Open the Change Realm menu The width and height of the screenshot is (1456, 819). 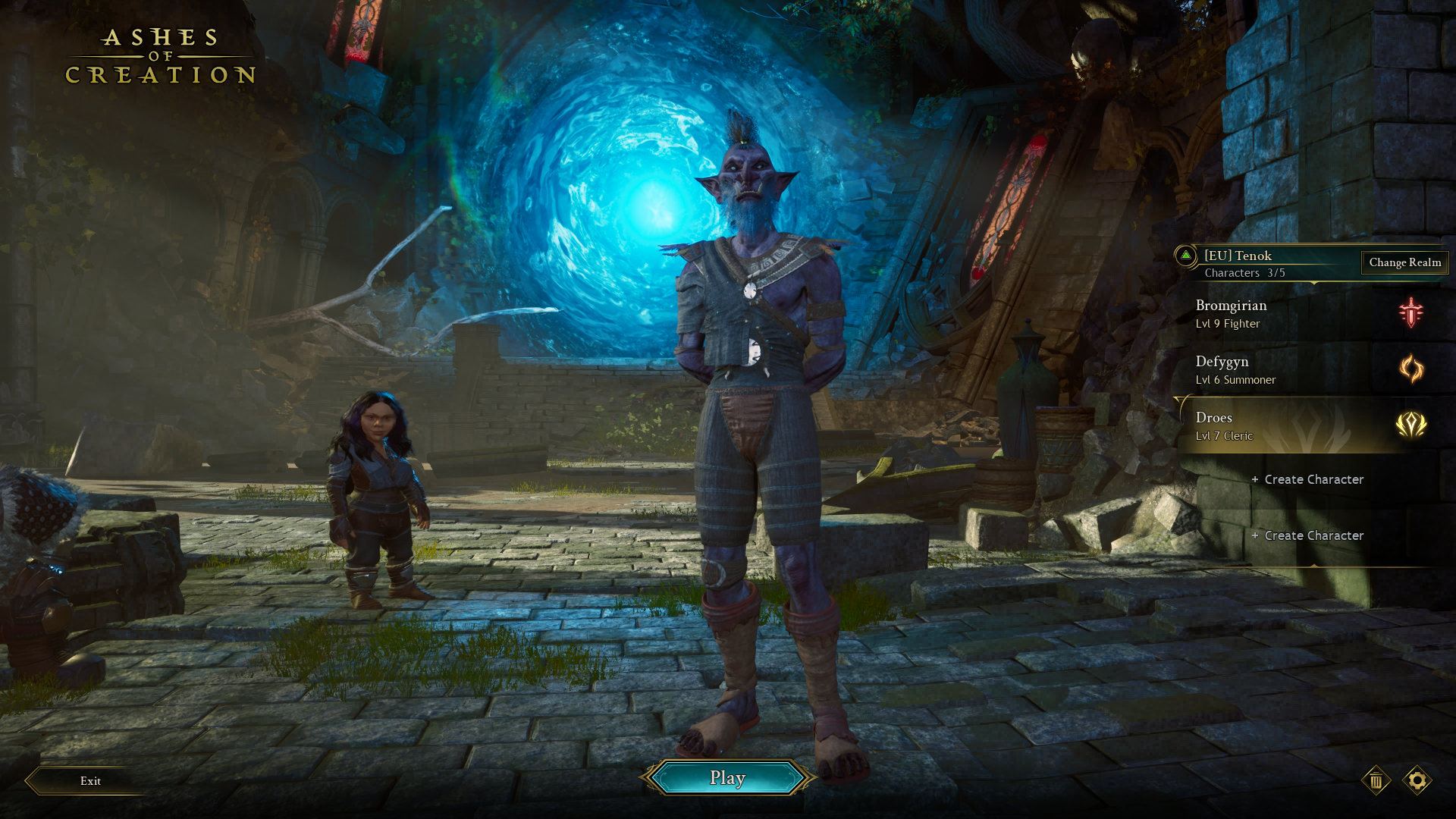coord(1404,262)
